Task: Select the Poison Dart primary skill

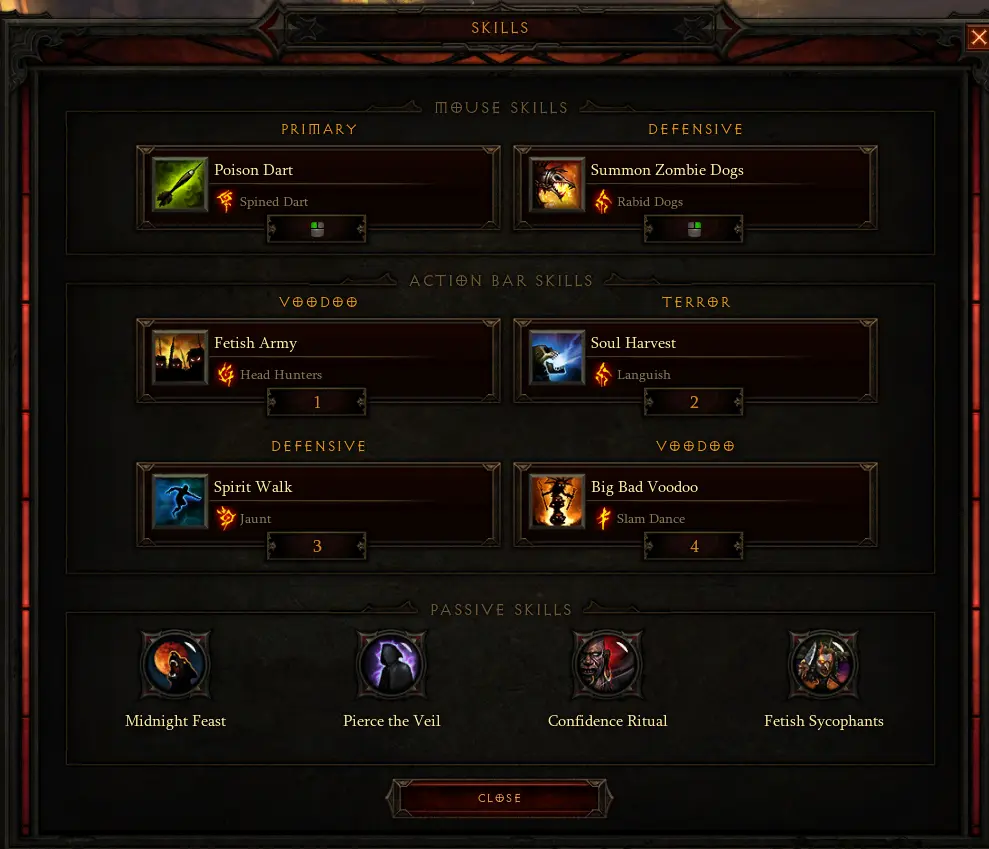Action: 318,186
